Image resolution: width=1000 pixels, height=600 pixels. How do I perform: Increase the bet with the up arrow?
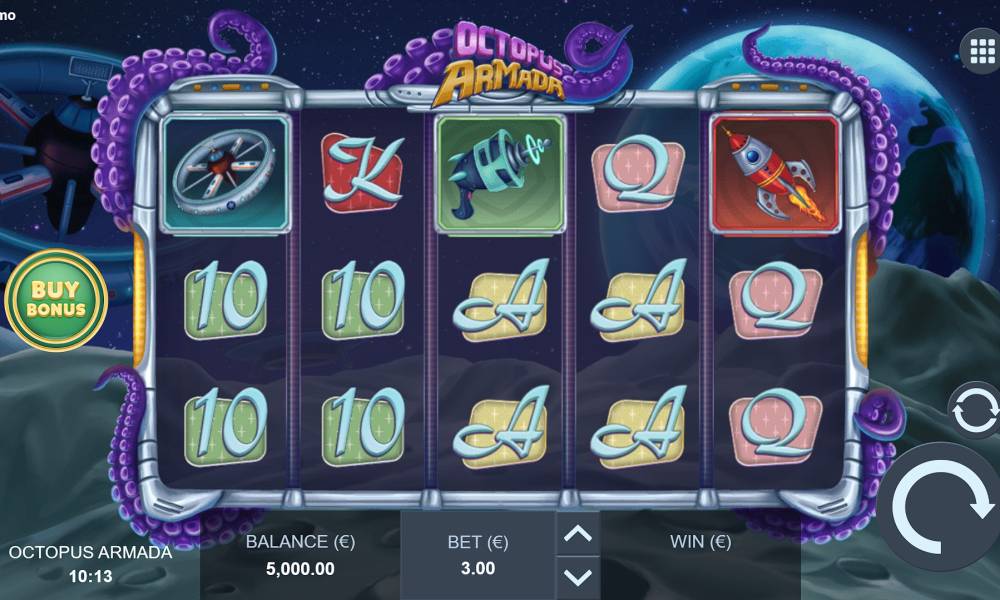[577, 535]
